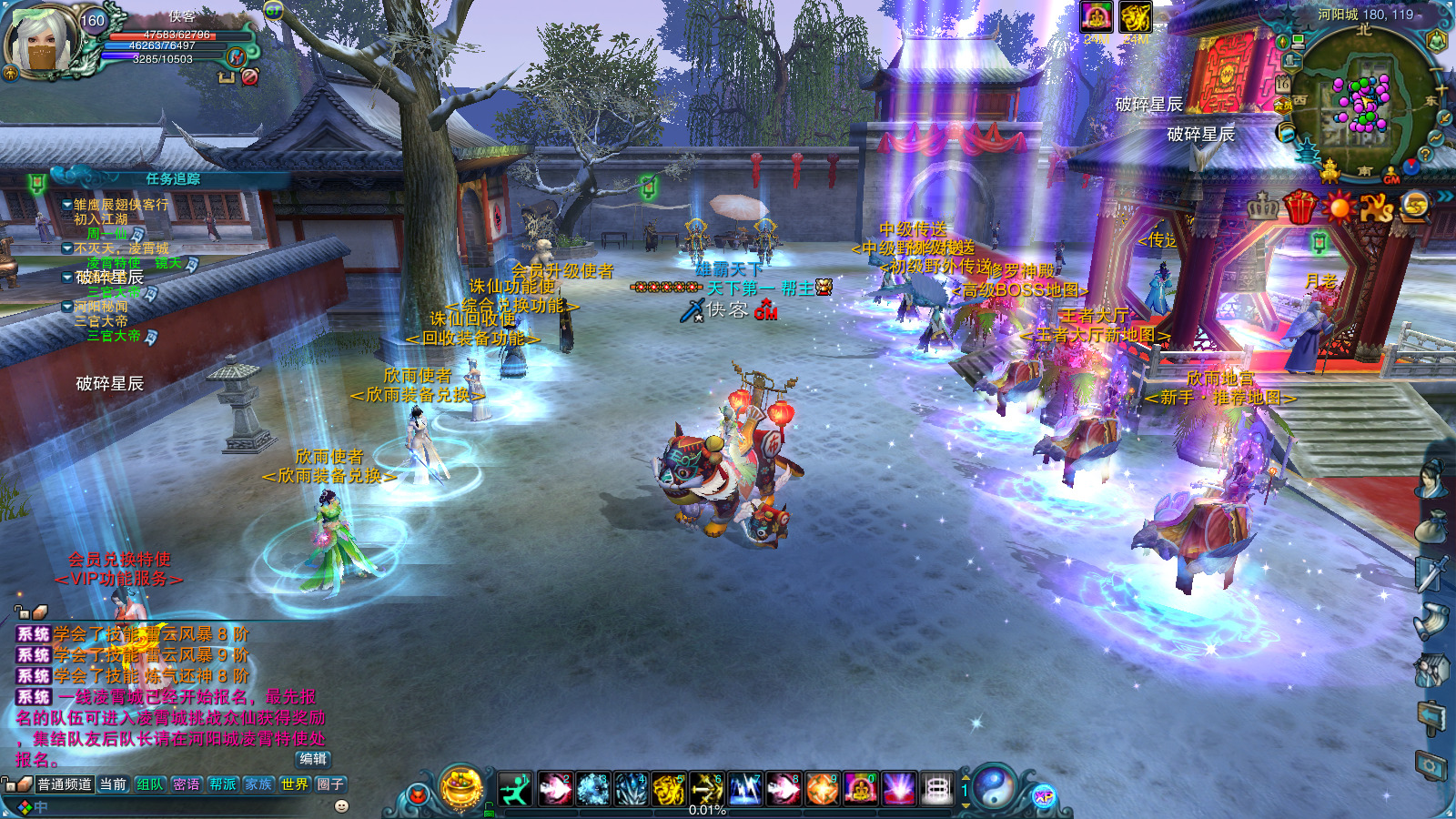
Task: Switch to the 密语 whisper tab
Action: pos(186,784)
